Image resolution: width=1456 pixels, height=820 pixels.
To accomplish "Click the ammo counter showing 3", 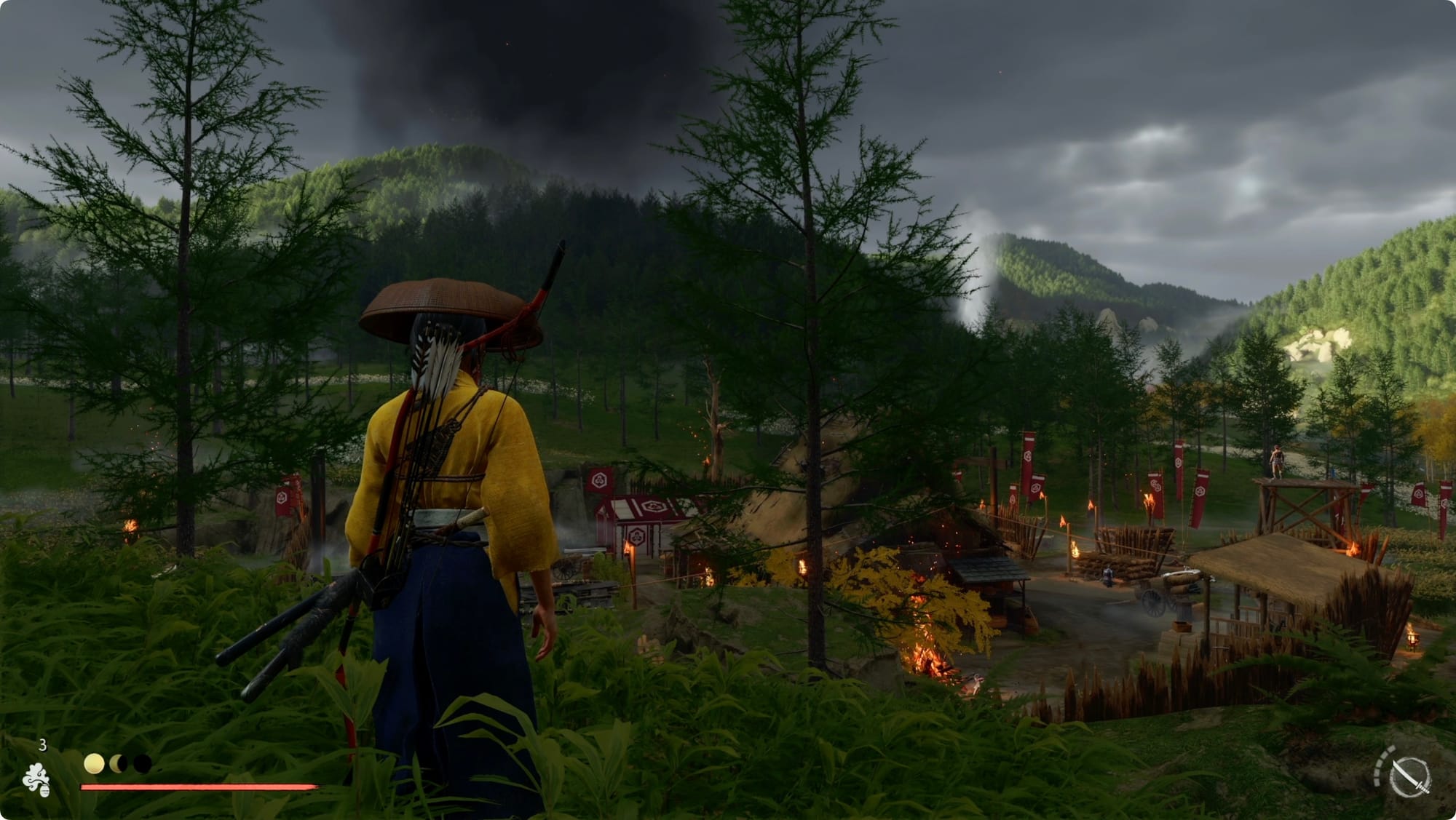I will click(x=43, y=745).
